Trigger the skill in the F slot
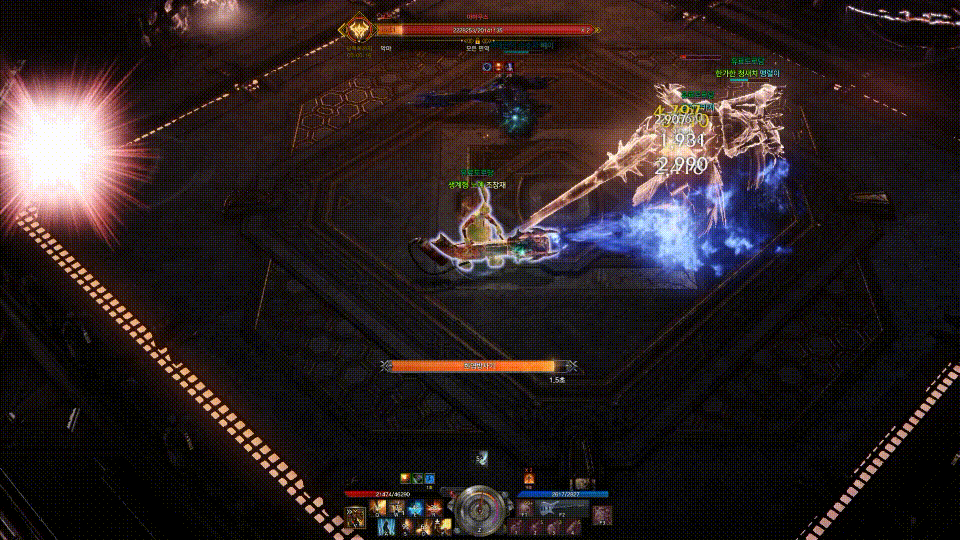Screen dimensions: 960x540 [444, 525]
